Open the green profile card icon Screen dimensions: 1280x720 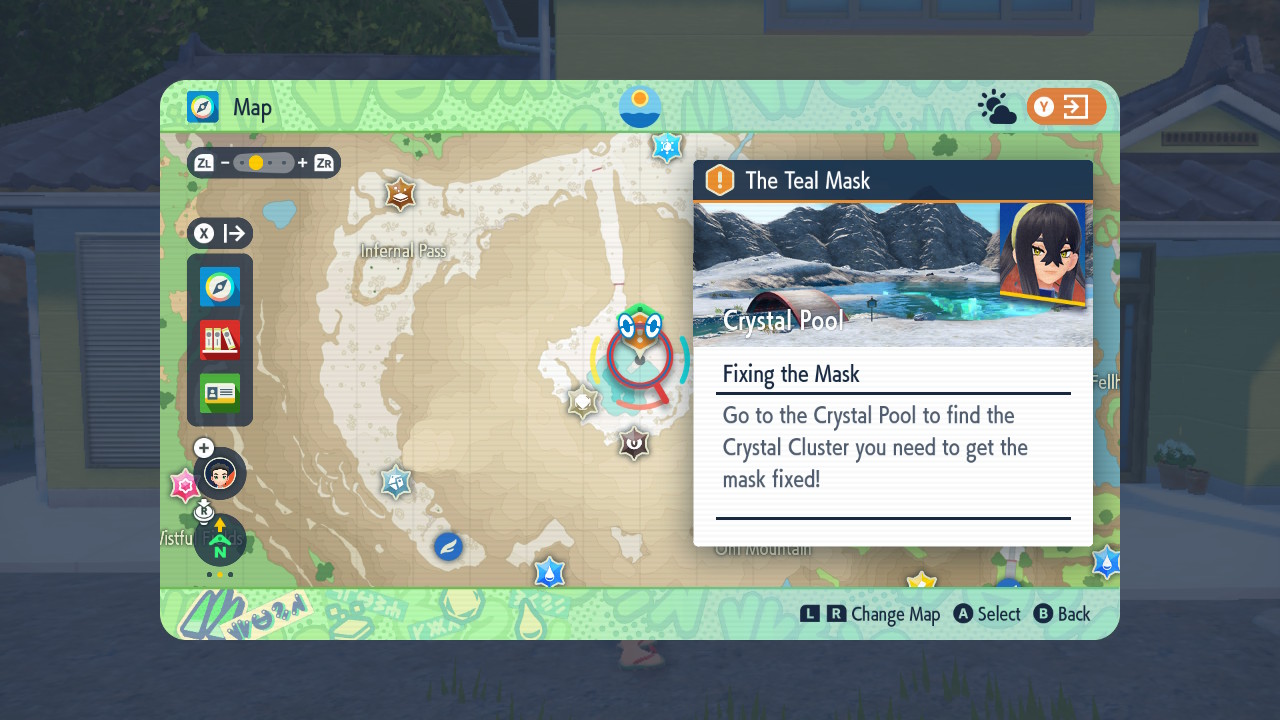click(x=220, y=393)
